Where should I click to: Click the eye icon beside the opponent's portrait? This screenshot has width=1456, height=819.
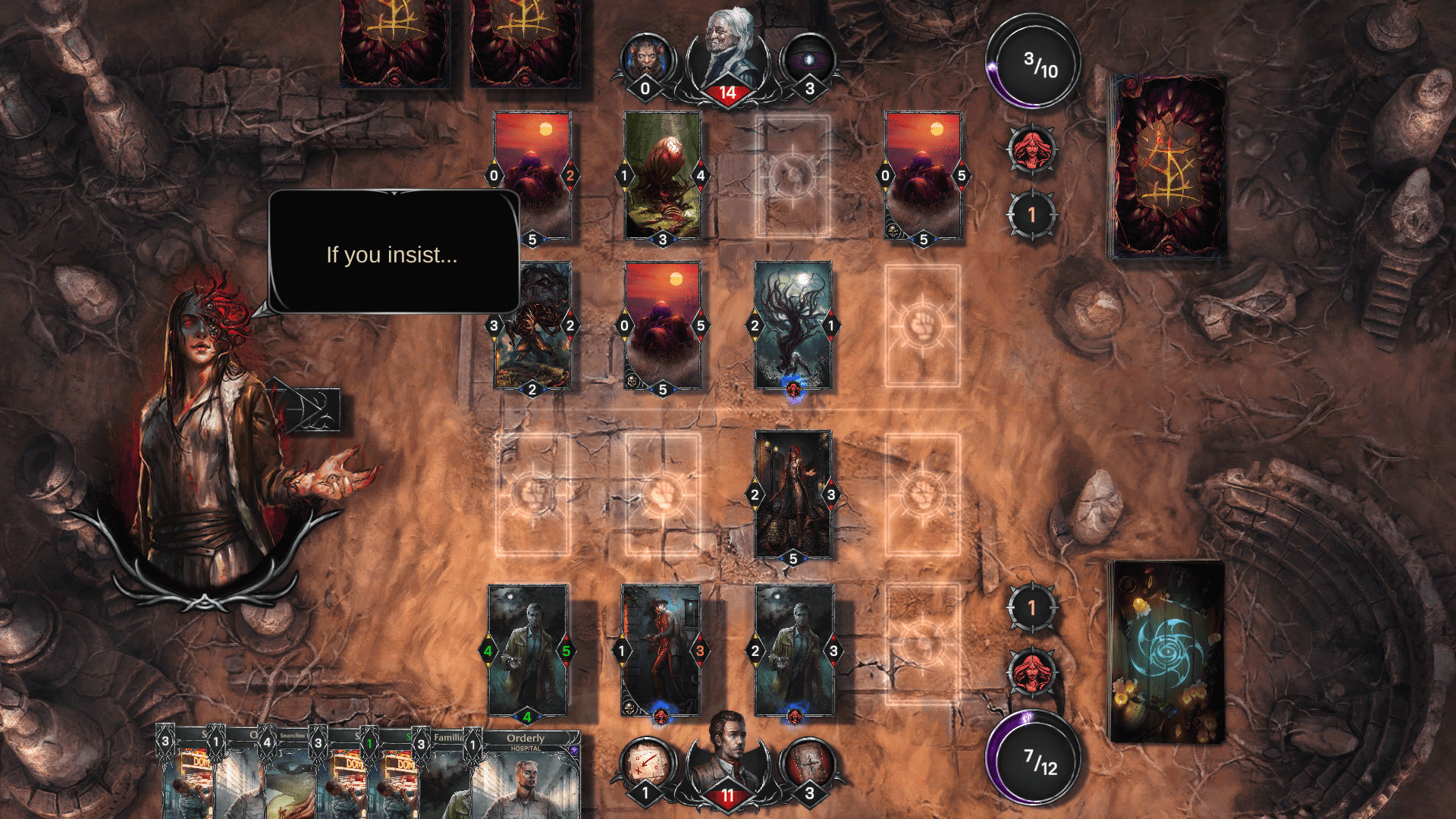[x=811, y=57]
